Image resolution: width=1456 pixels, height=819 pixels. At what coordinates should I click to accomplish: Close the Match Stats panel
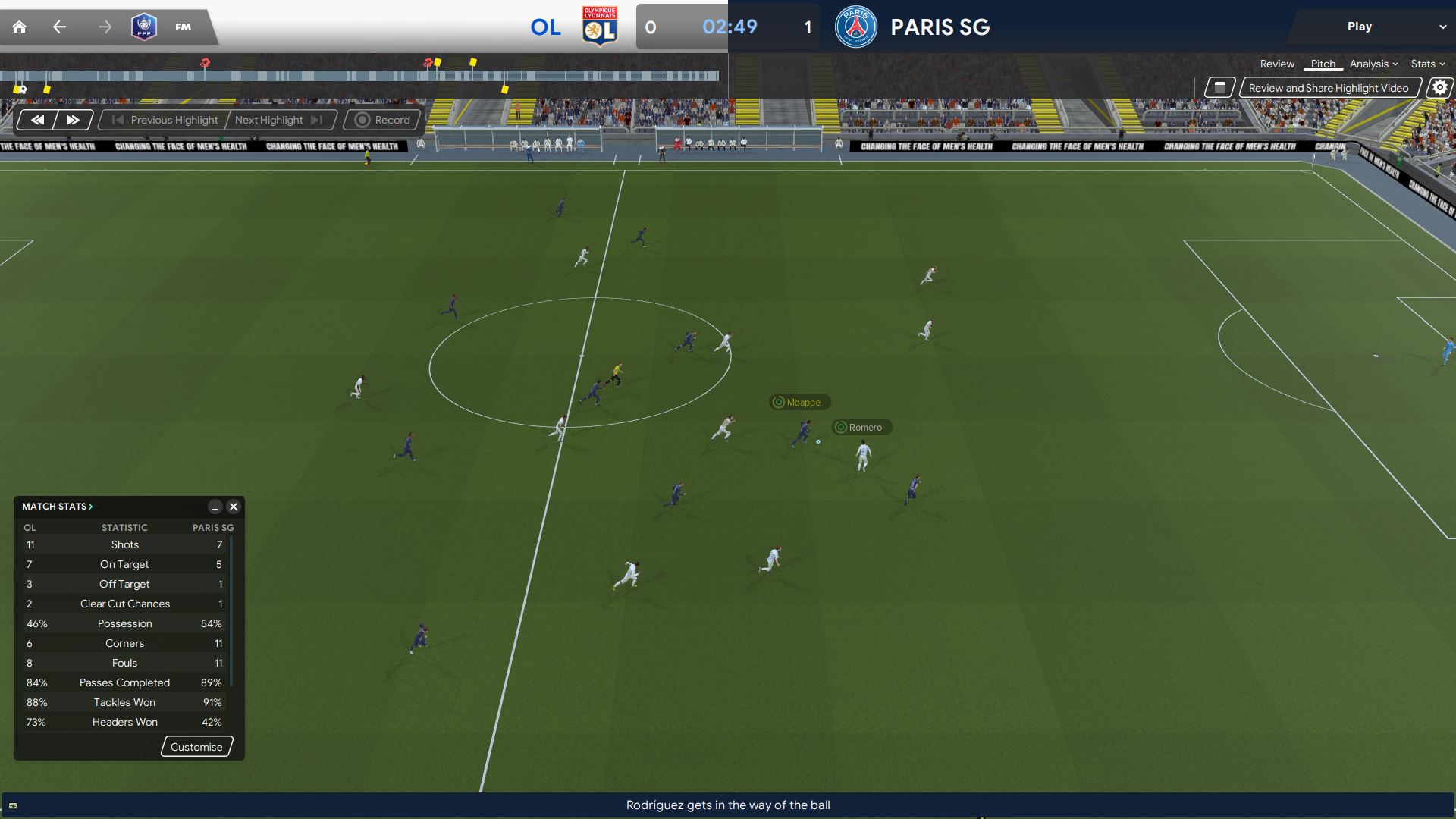click(x=234, y=507)
